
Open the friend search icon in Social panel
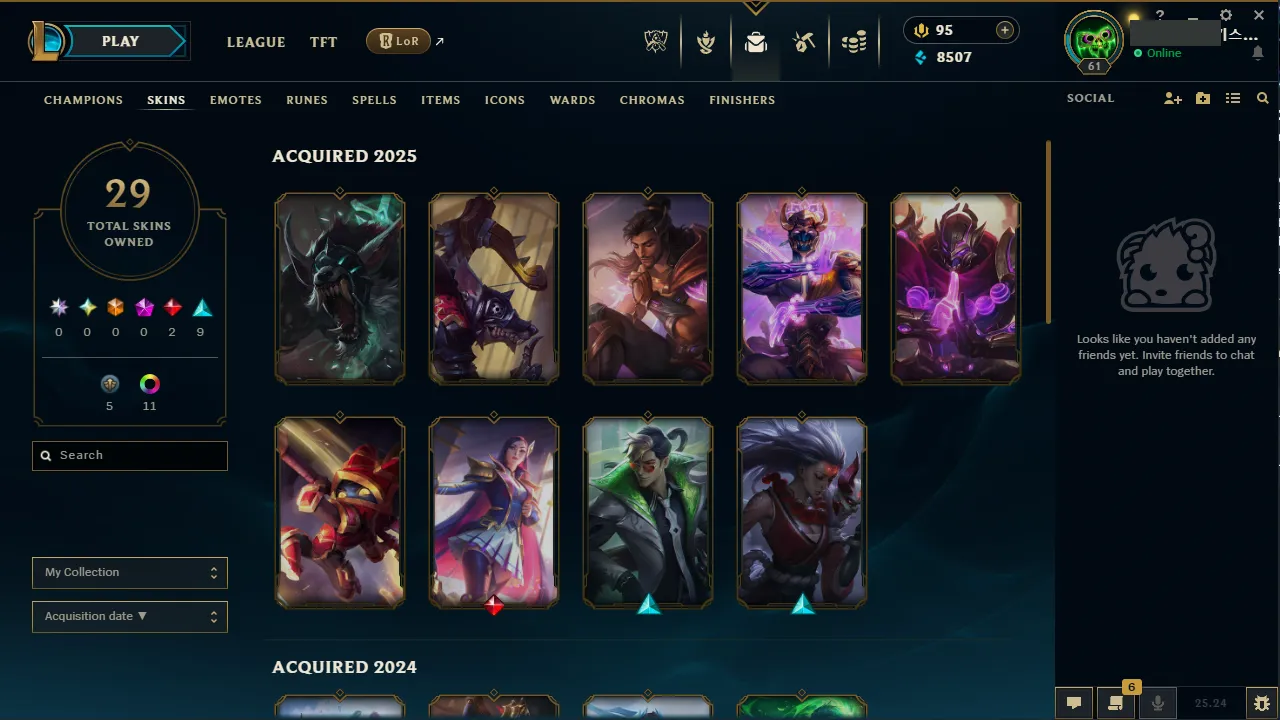click(x=1262, y=98)
